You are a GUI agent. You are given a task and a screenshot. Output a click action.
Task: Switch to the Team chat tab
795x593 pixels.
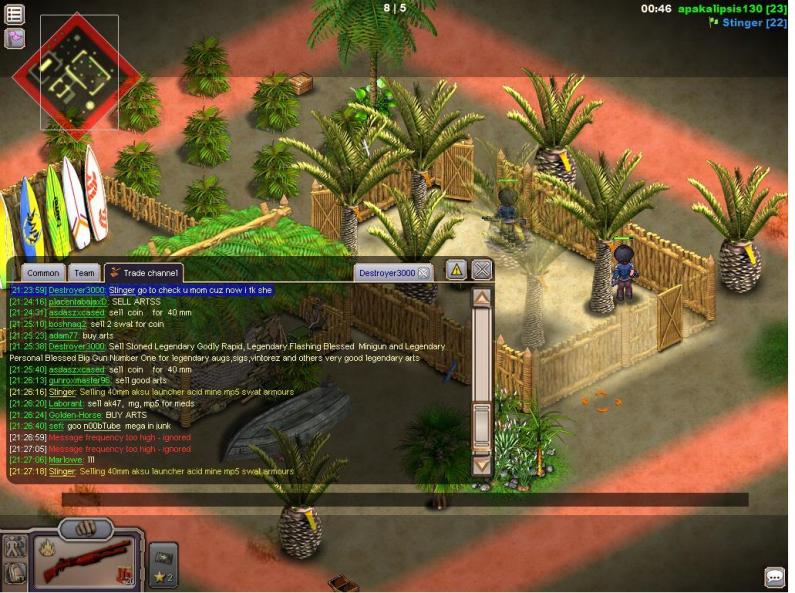tap(85, 273)
